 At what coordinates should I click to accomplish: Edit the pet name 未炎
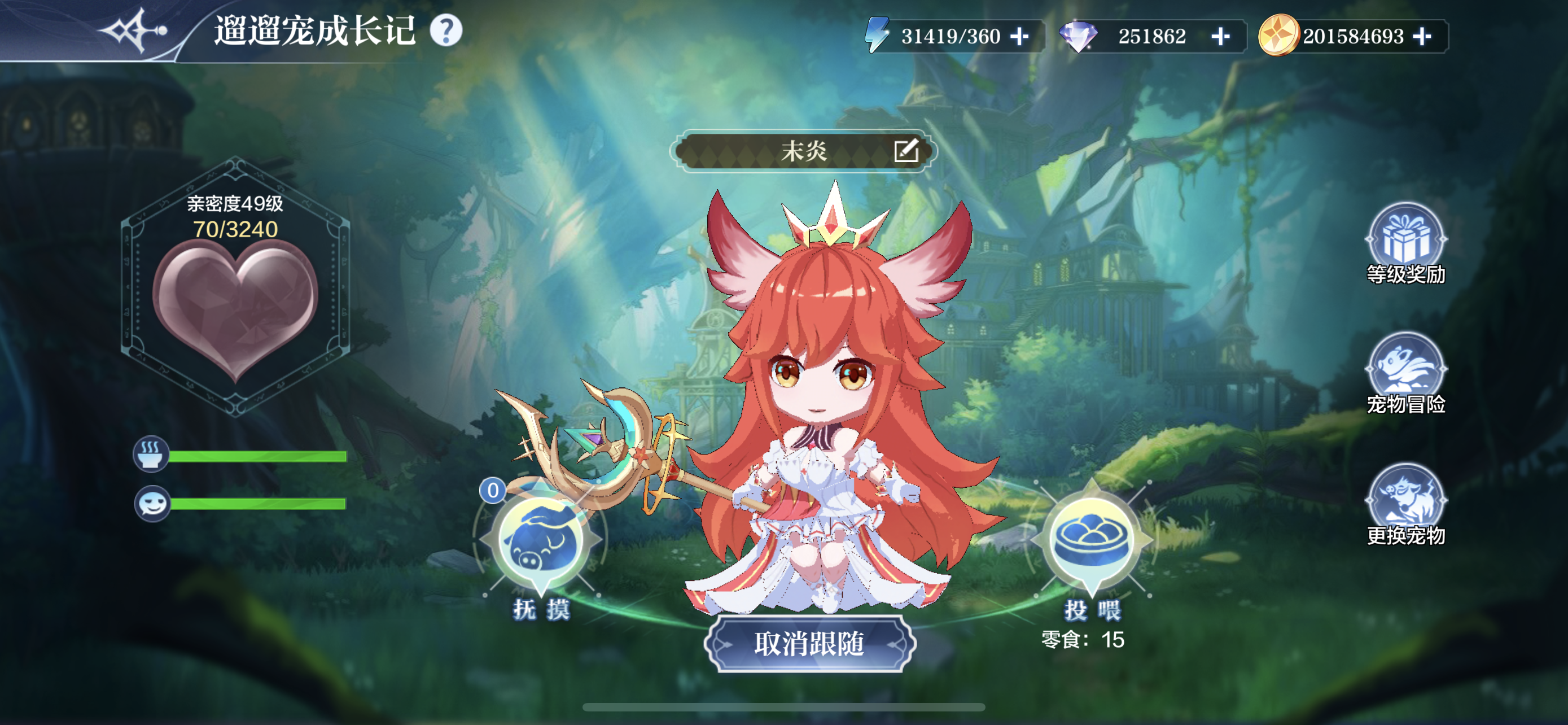906,150
